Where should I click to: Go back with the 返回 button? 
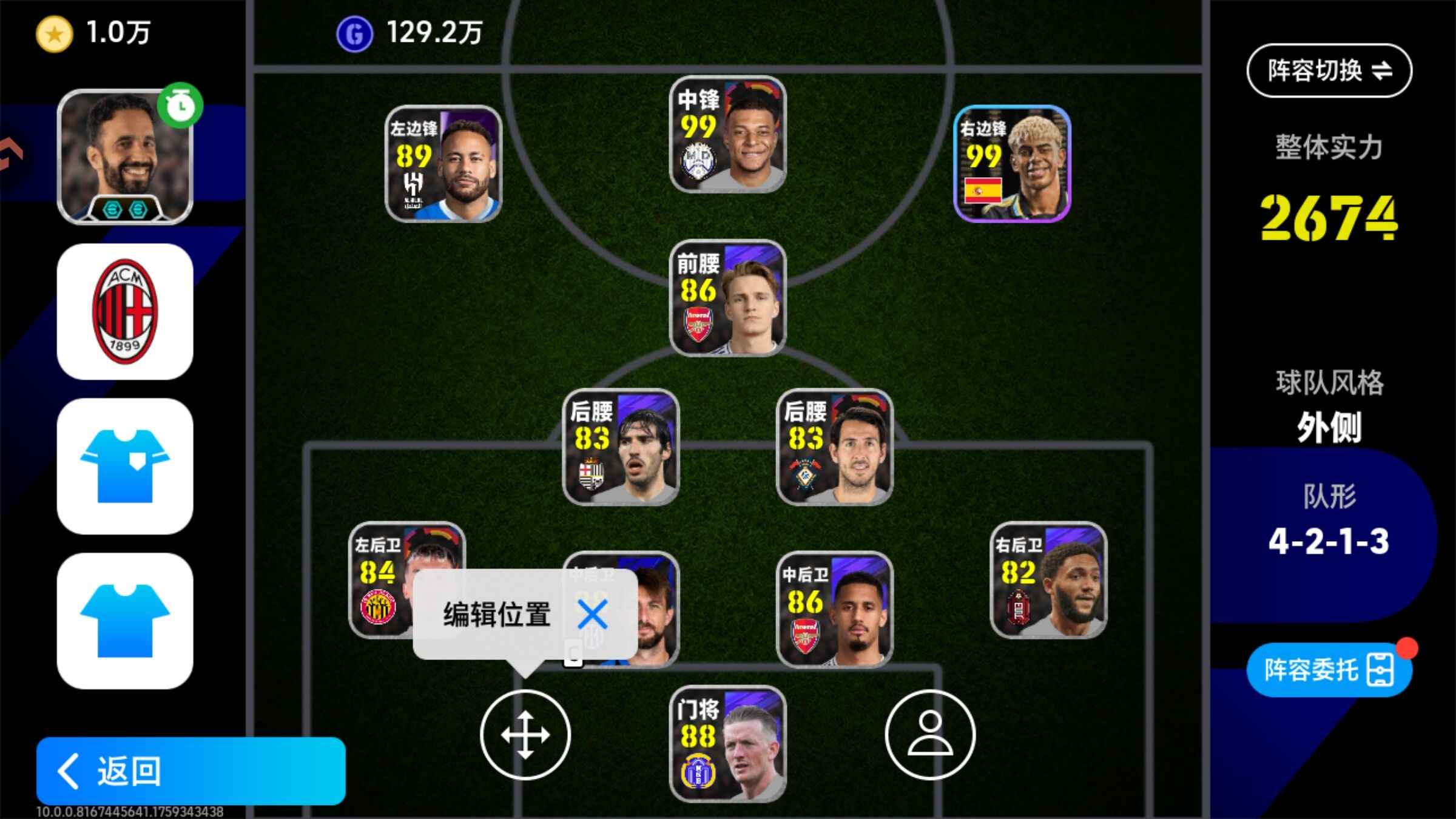coord(190,770)
